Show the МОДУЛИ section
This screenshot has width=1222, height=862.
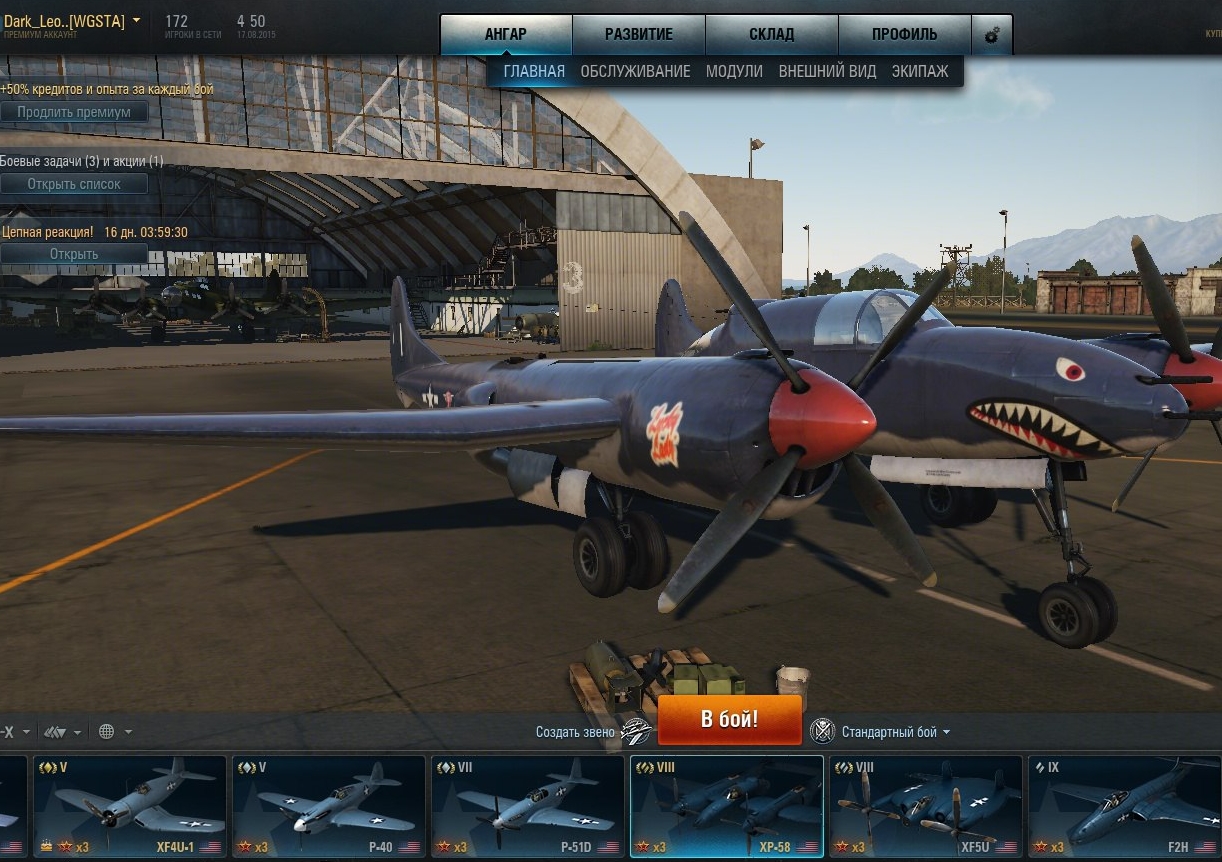click(734, 71)
